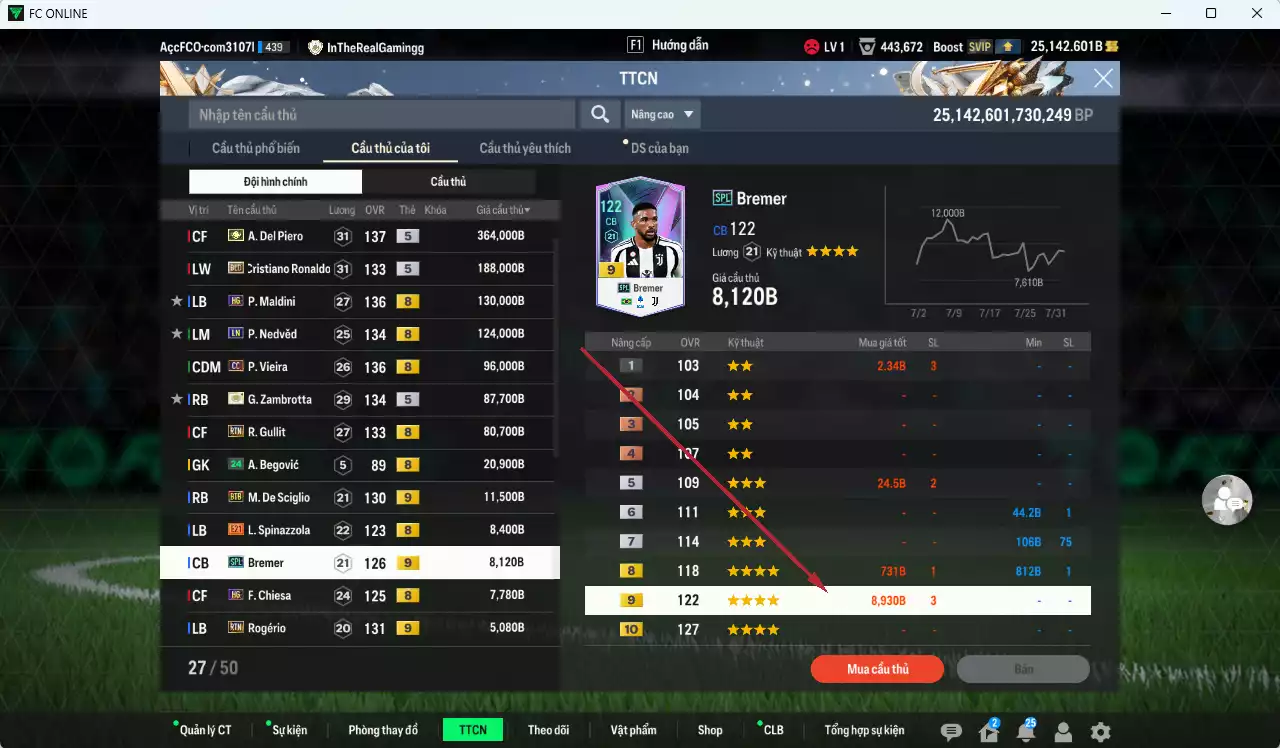Open the chat messages bubble icon
The height and width of the screenshot is (748, 1280).
[949, 733]
